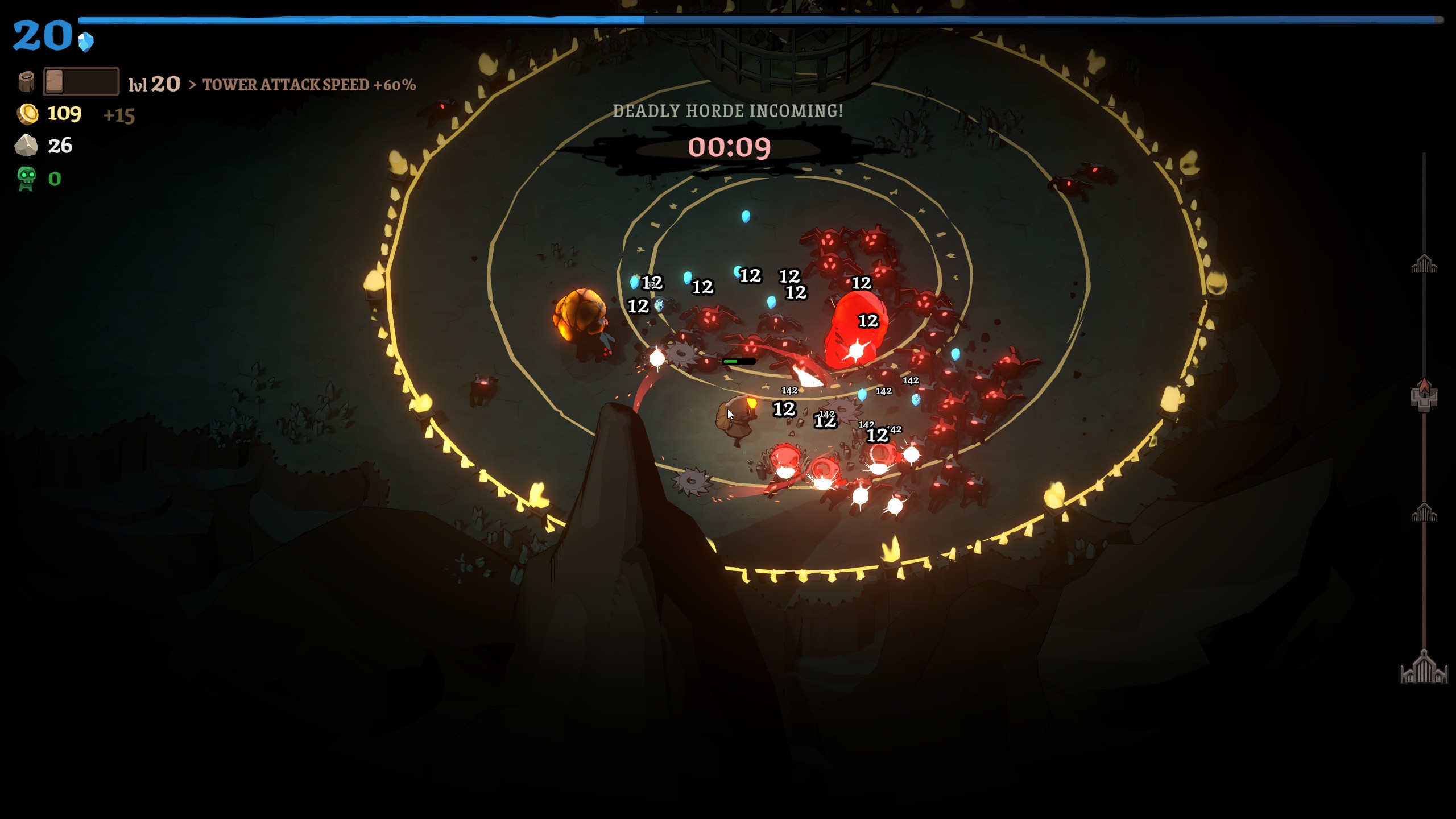Select the gold coin icon

point(27,114)
